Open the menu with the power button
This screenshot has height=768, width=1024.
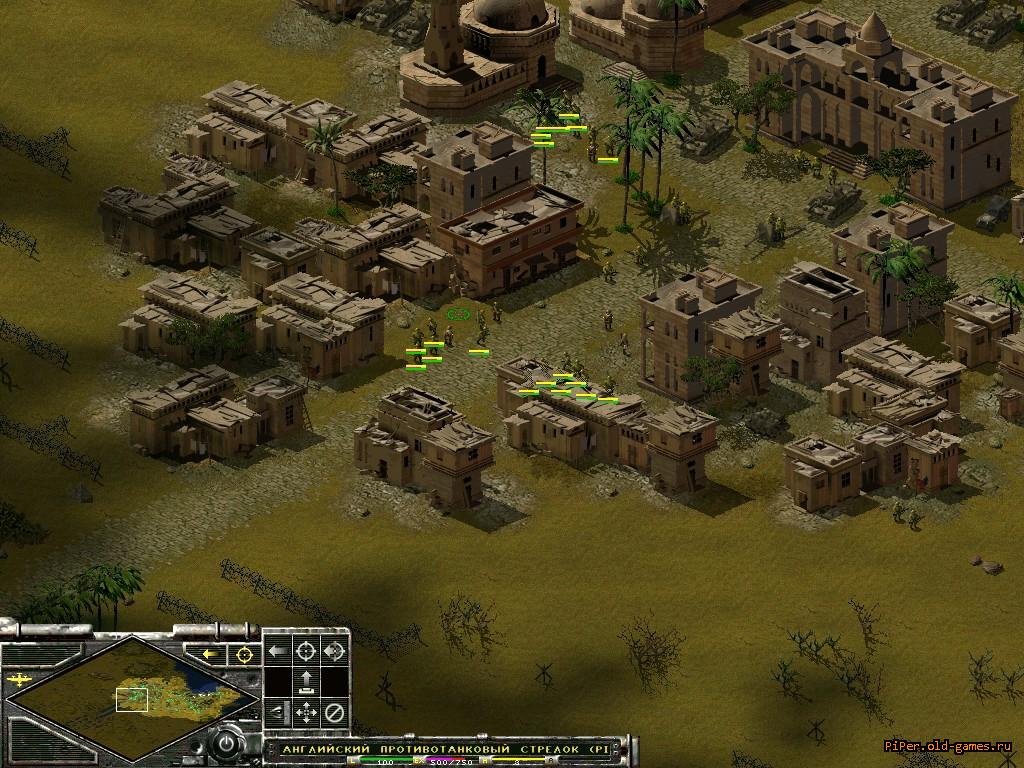pos(228,744)
